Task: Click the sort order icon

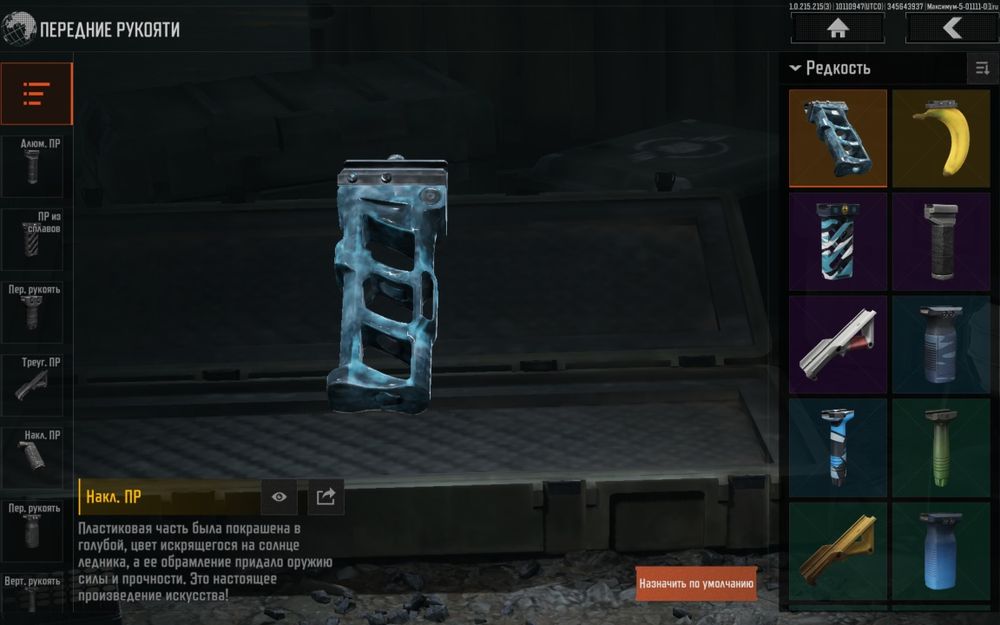Action: pyautogui.click(x=981, y=68)
